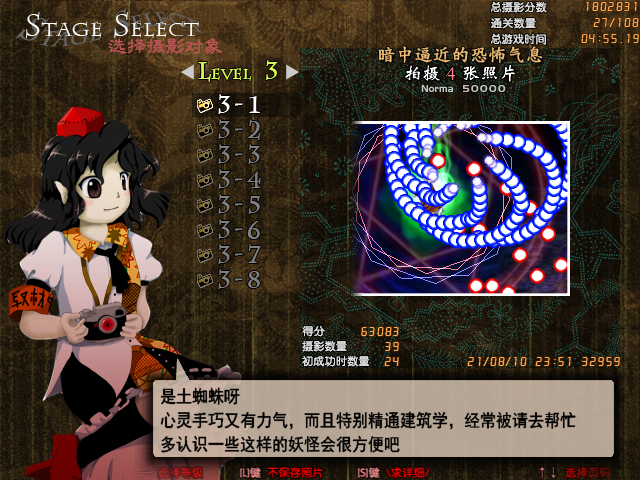Click right arrow to go to next level

pyautogui.click(x=292, y=72)
